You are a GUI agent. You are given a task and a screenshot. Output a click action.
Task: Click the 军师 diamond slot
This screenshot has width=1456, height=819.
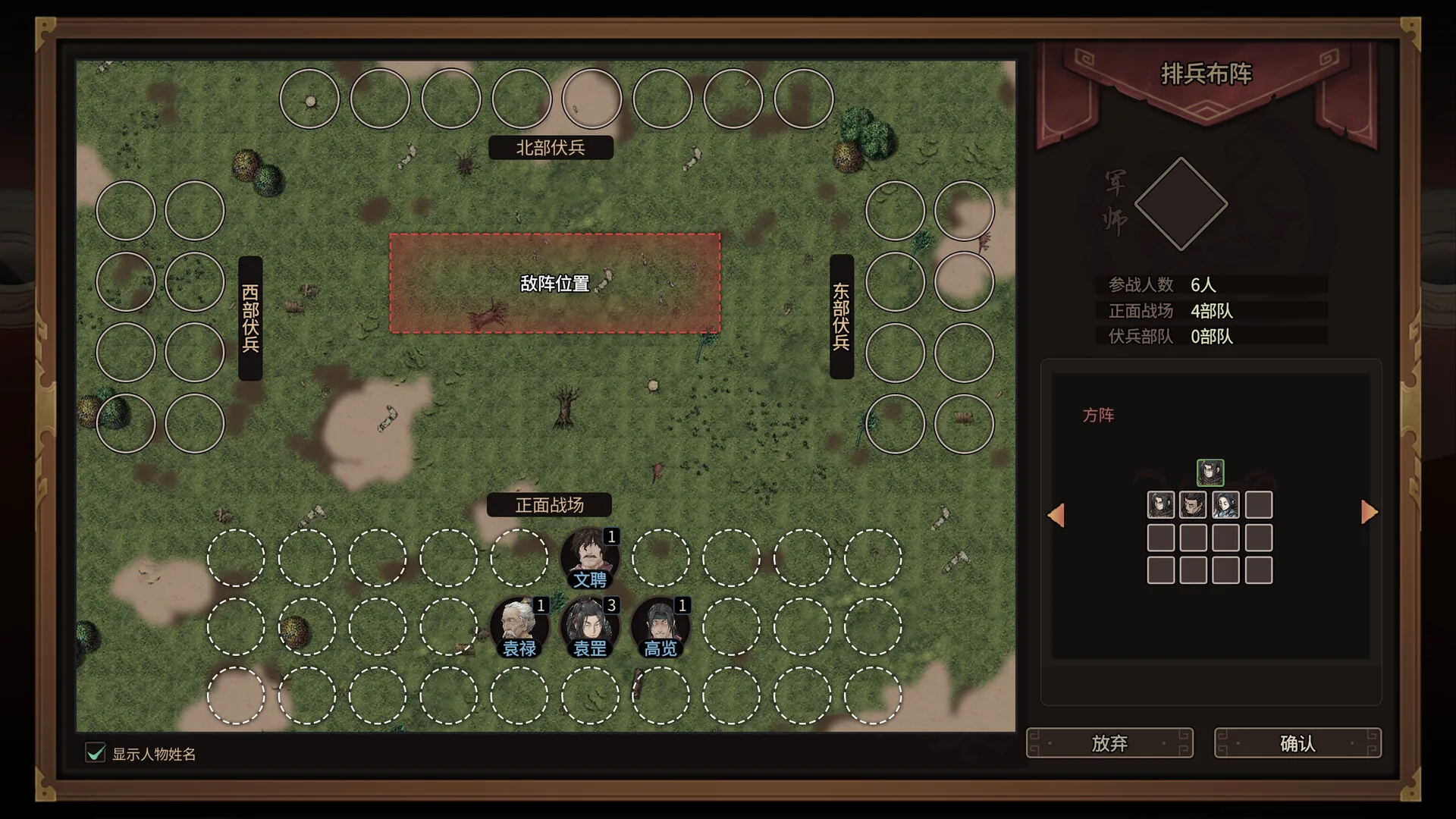coord(1181,203)
